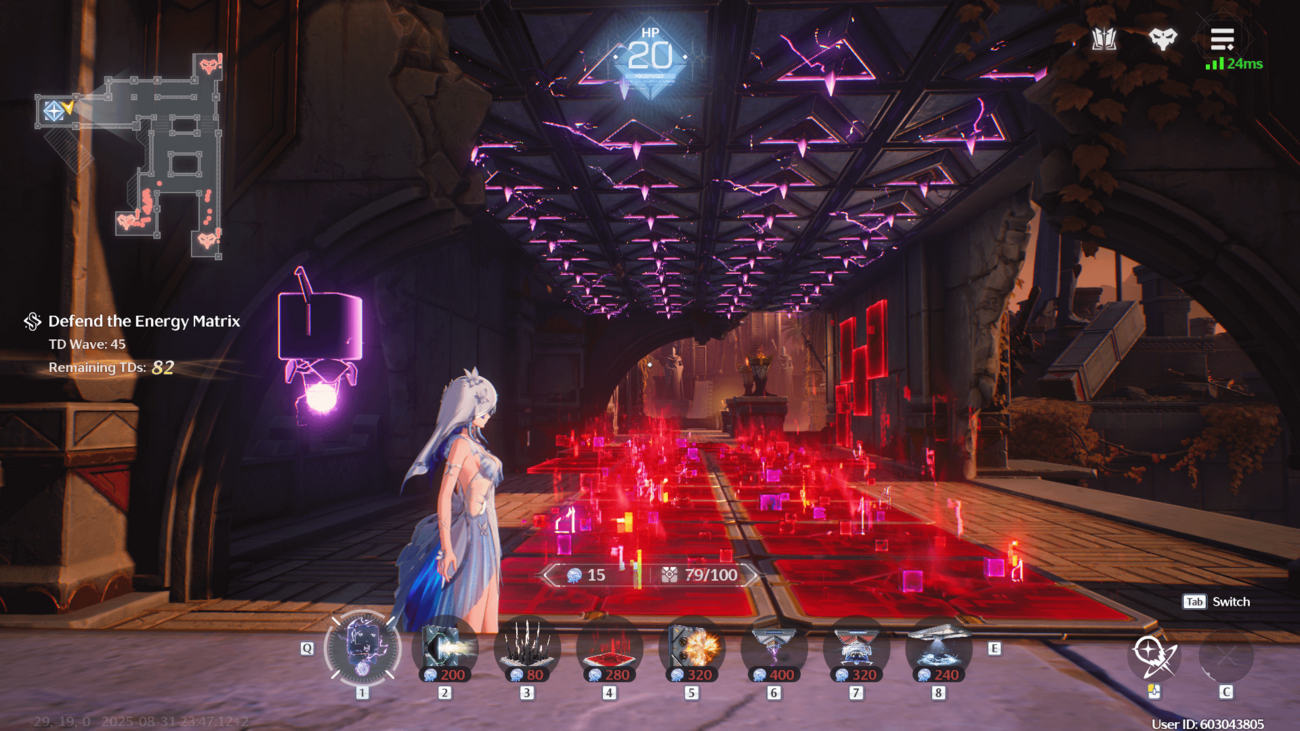Choose the beam cannon tower costing 200
The image size is (1300, 731).
(x=444, y=648)
